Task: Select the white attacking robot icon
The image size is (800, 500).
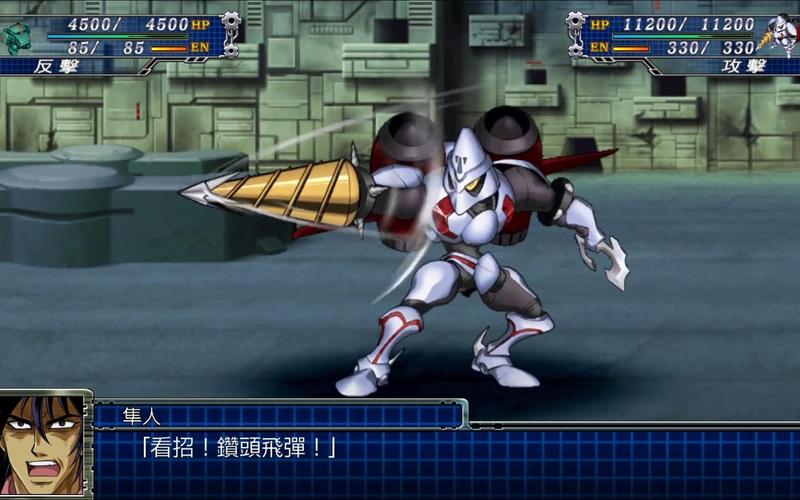Action: pyautogui.click(x=777, y=35)
